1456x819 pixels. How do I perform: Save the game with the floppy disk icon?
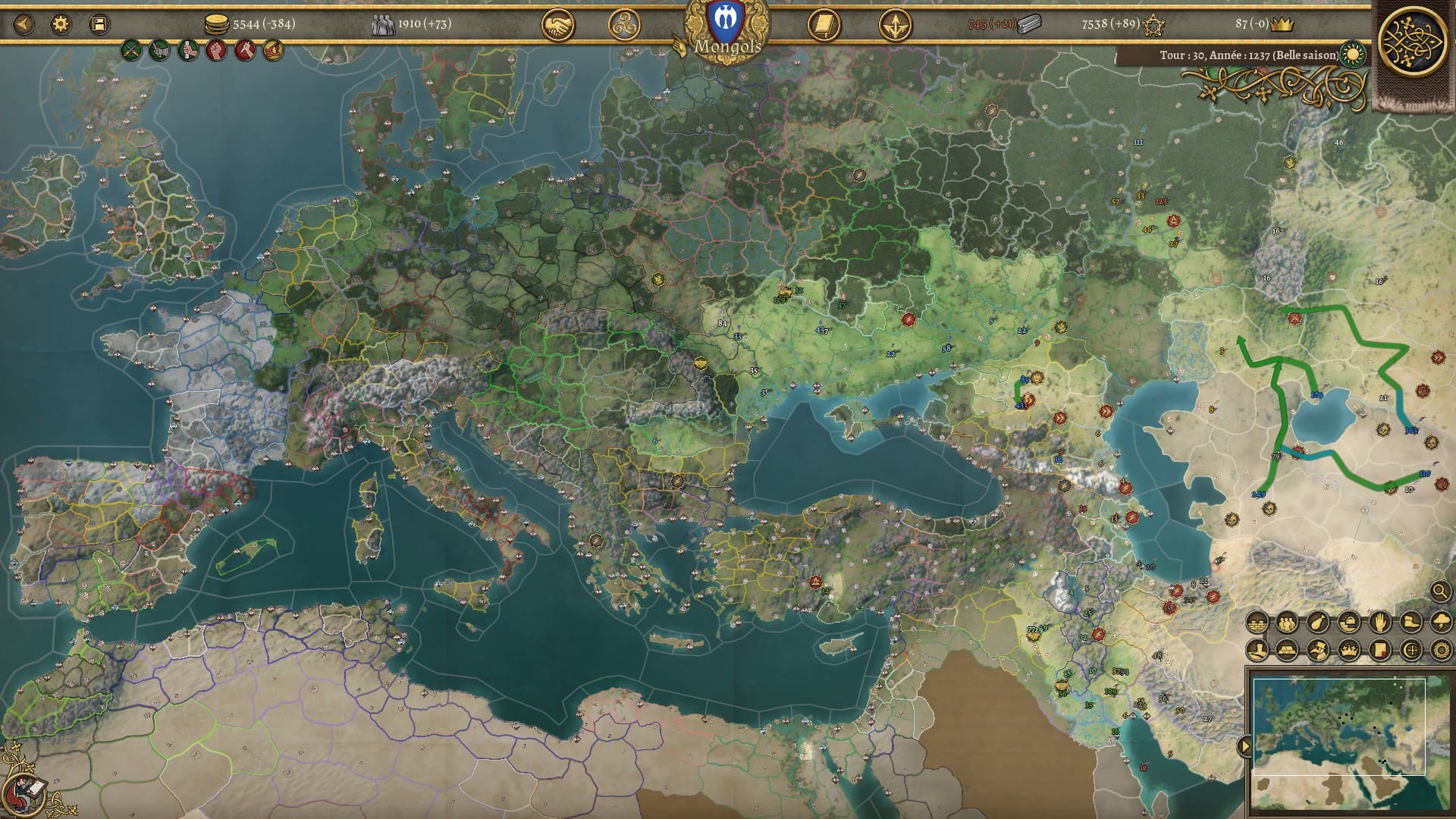(99, 24)
